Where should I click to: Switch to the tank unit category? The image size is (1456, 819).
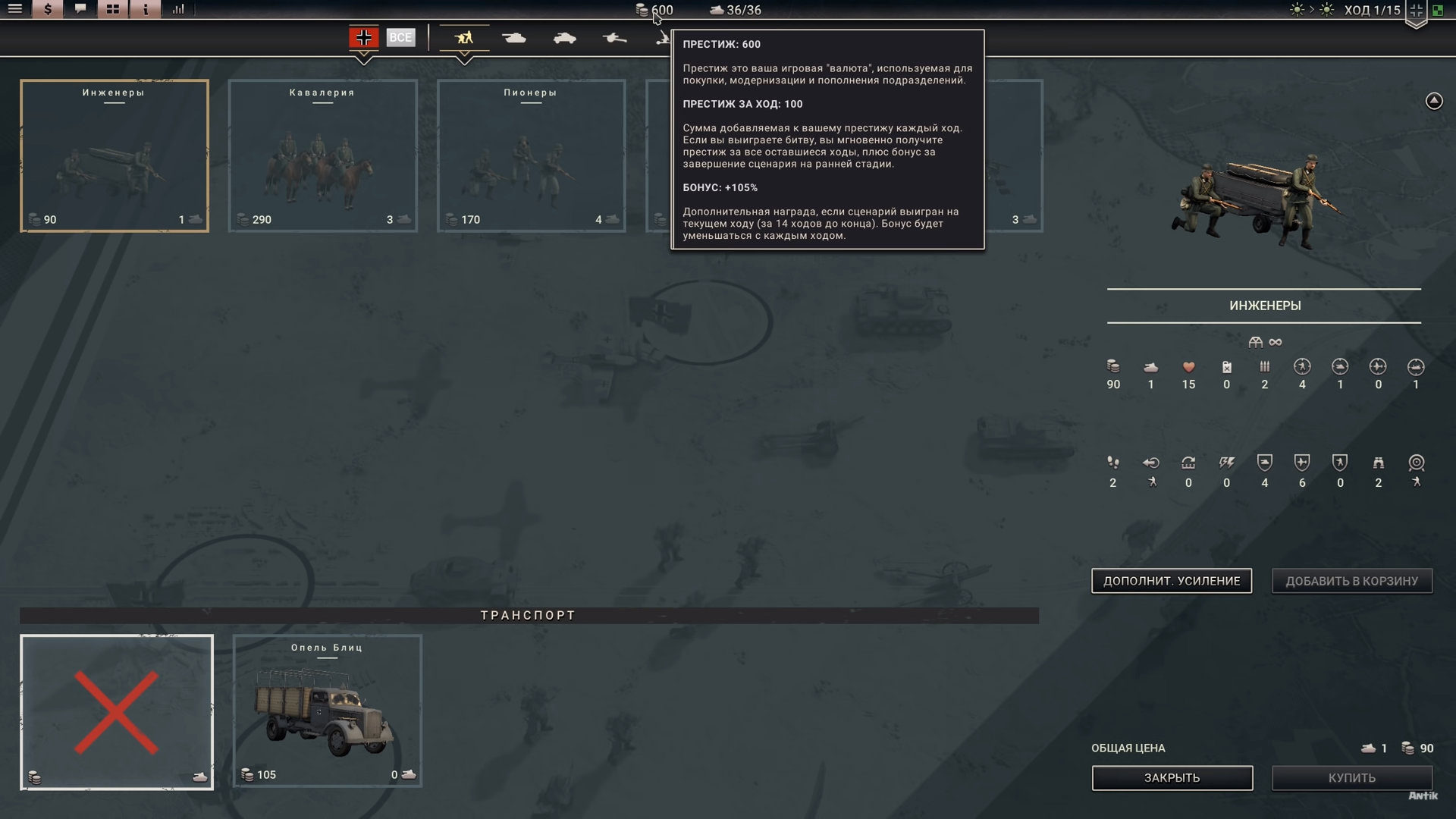click(x=514, y=37)
